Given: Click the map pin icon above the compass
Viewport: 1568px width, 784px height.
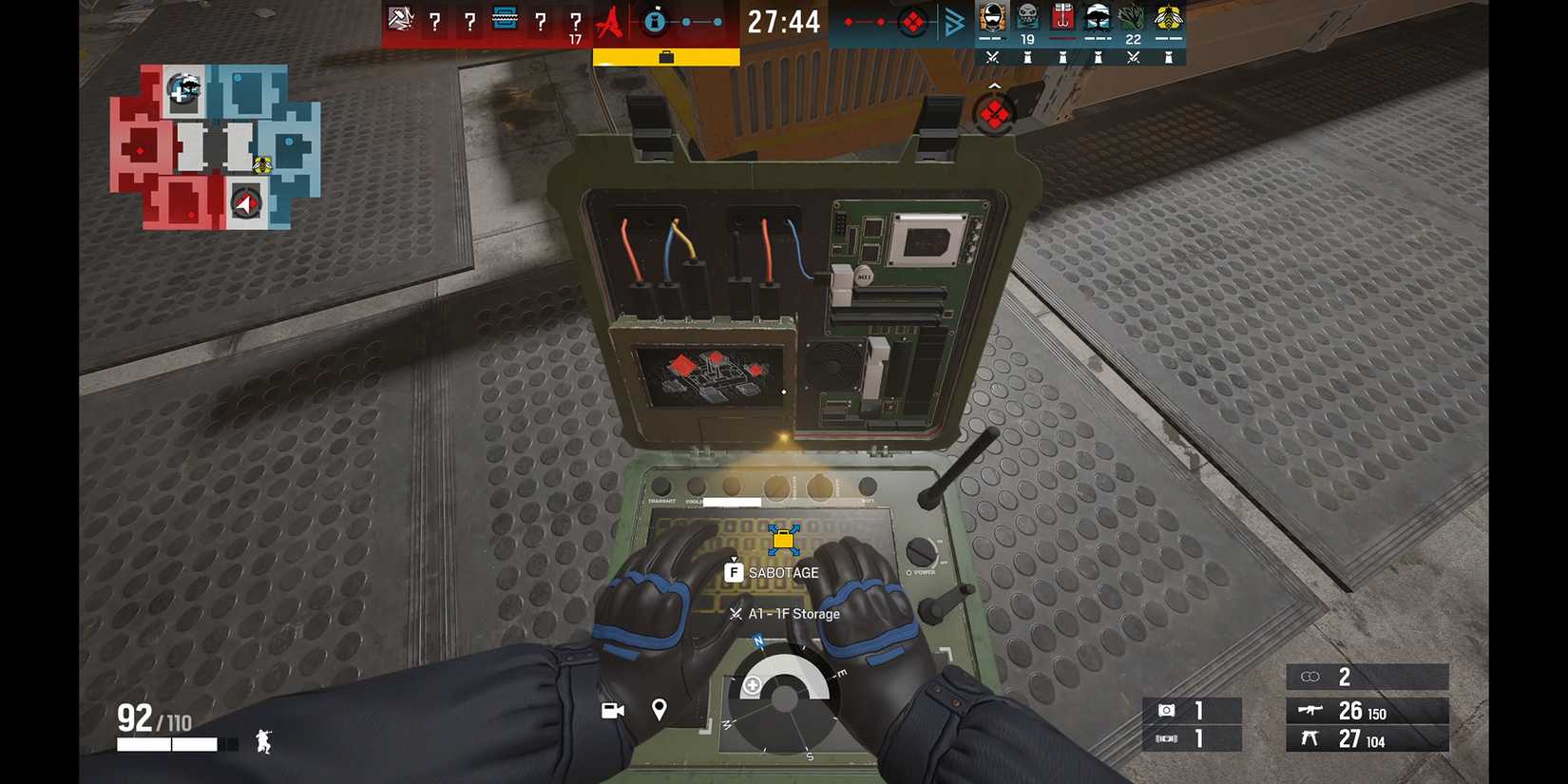Looking at the screenshot, I should pos(658,710).
